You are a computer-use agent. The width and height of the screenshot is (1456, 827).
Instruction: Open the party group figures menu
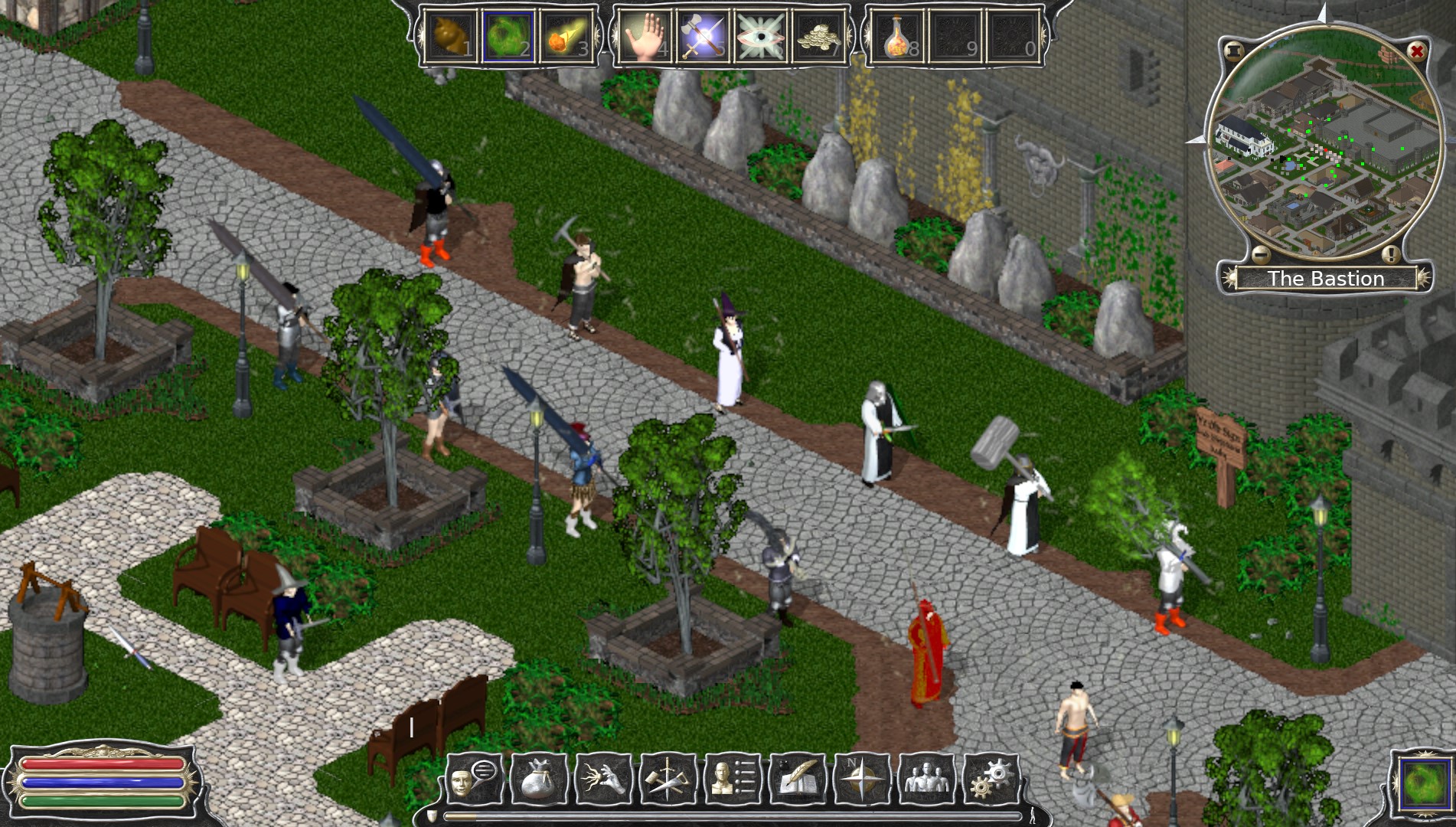pyautogui.click(x=927, y=780)
